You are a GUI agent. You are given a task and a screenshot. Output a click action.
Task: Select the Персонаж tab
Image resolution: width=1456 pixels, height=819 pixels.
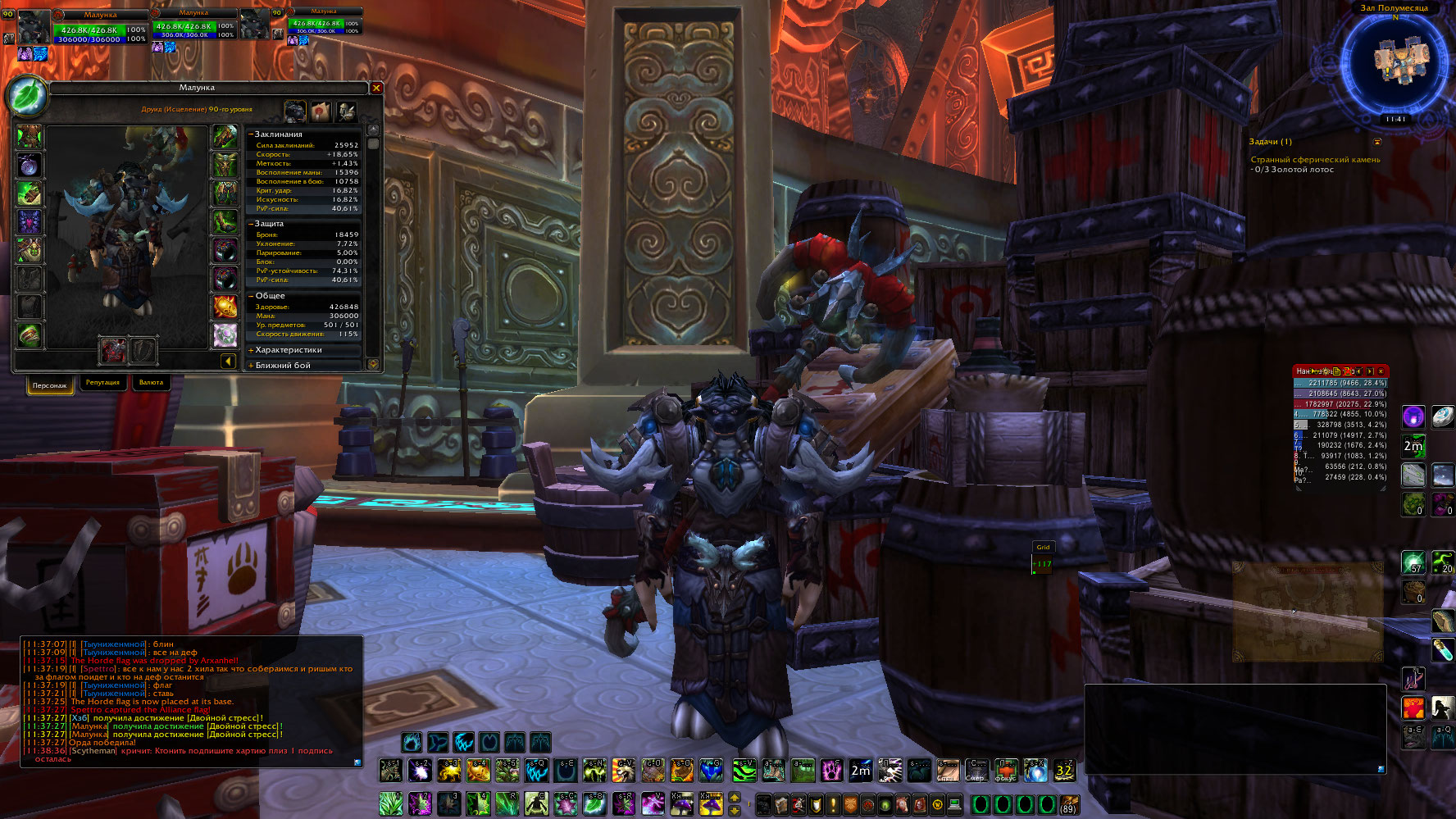tap(50, 385)
